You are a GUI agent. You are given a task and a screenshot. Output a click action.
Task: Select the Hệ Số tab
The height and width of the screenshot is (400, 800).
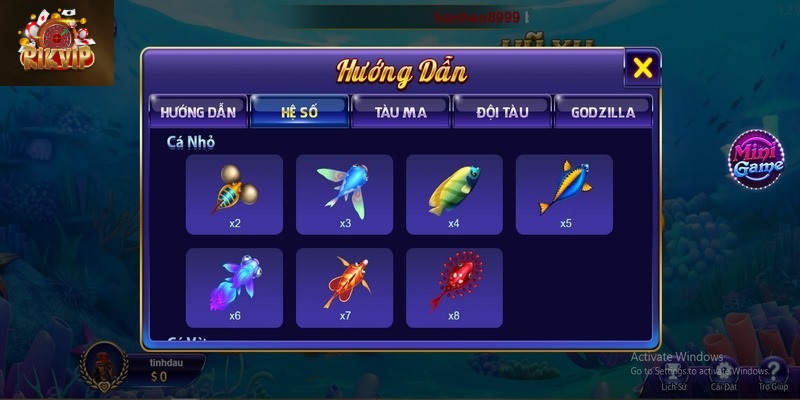tap(299, 112)
